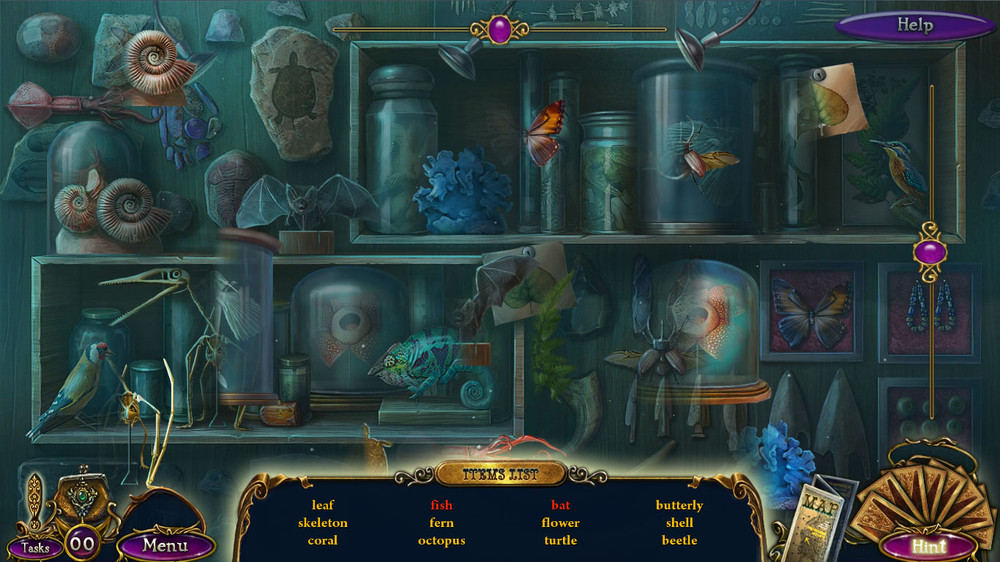Image resolution: width=1000 pixels, height=562 pixels.
Task: Use the Hint button
Action: click(928, 546)
